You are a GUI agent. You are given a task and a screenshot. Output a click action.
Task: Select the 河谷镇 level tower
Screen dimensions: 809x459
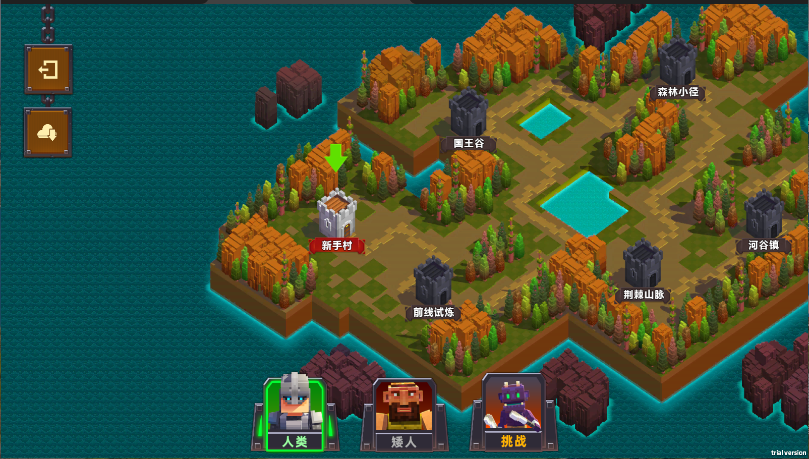pyautogui.click(x=763, y=216)
